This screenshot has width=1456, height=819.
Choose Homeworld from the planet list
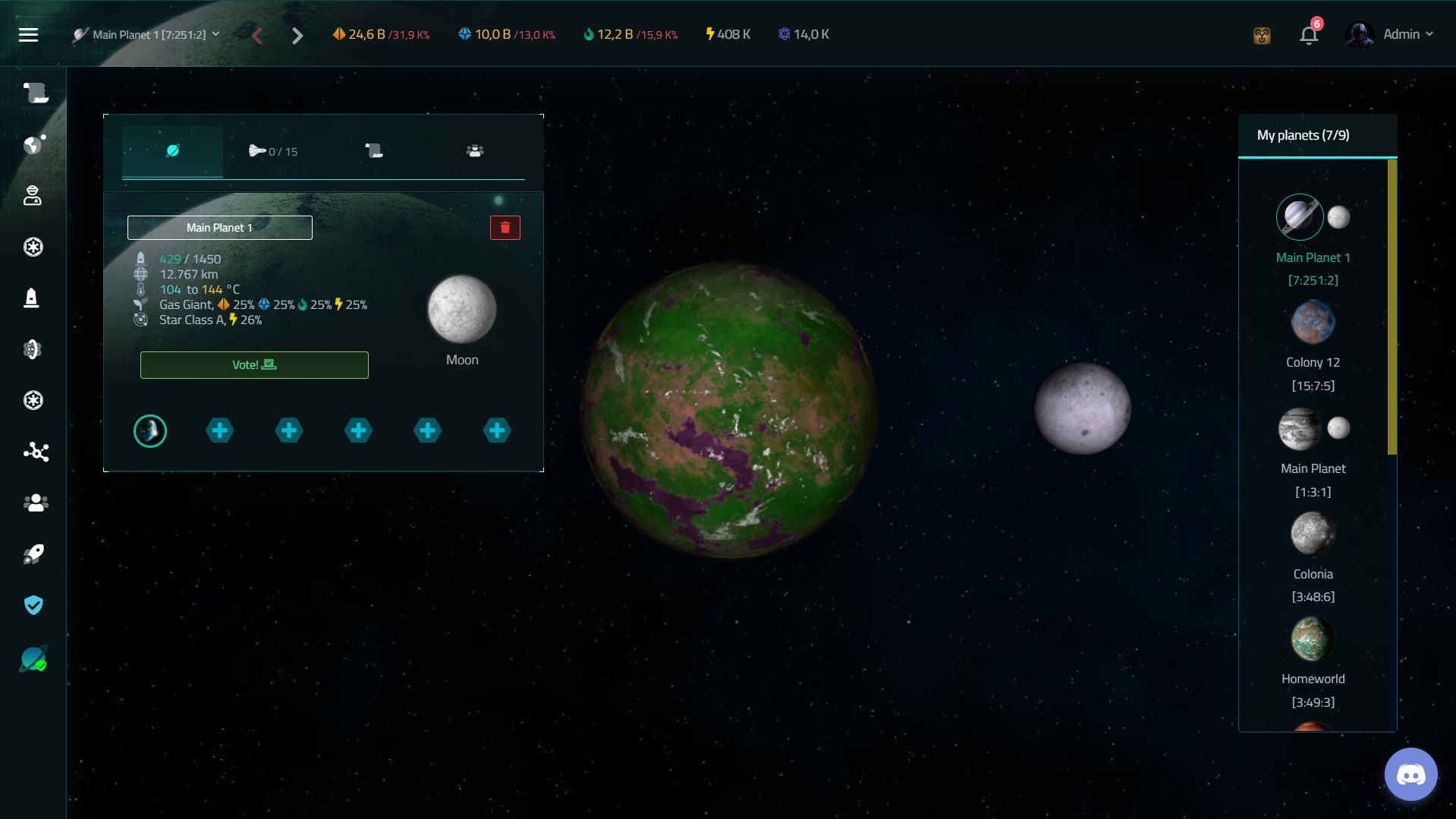(1313, 639)
